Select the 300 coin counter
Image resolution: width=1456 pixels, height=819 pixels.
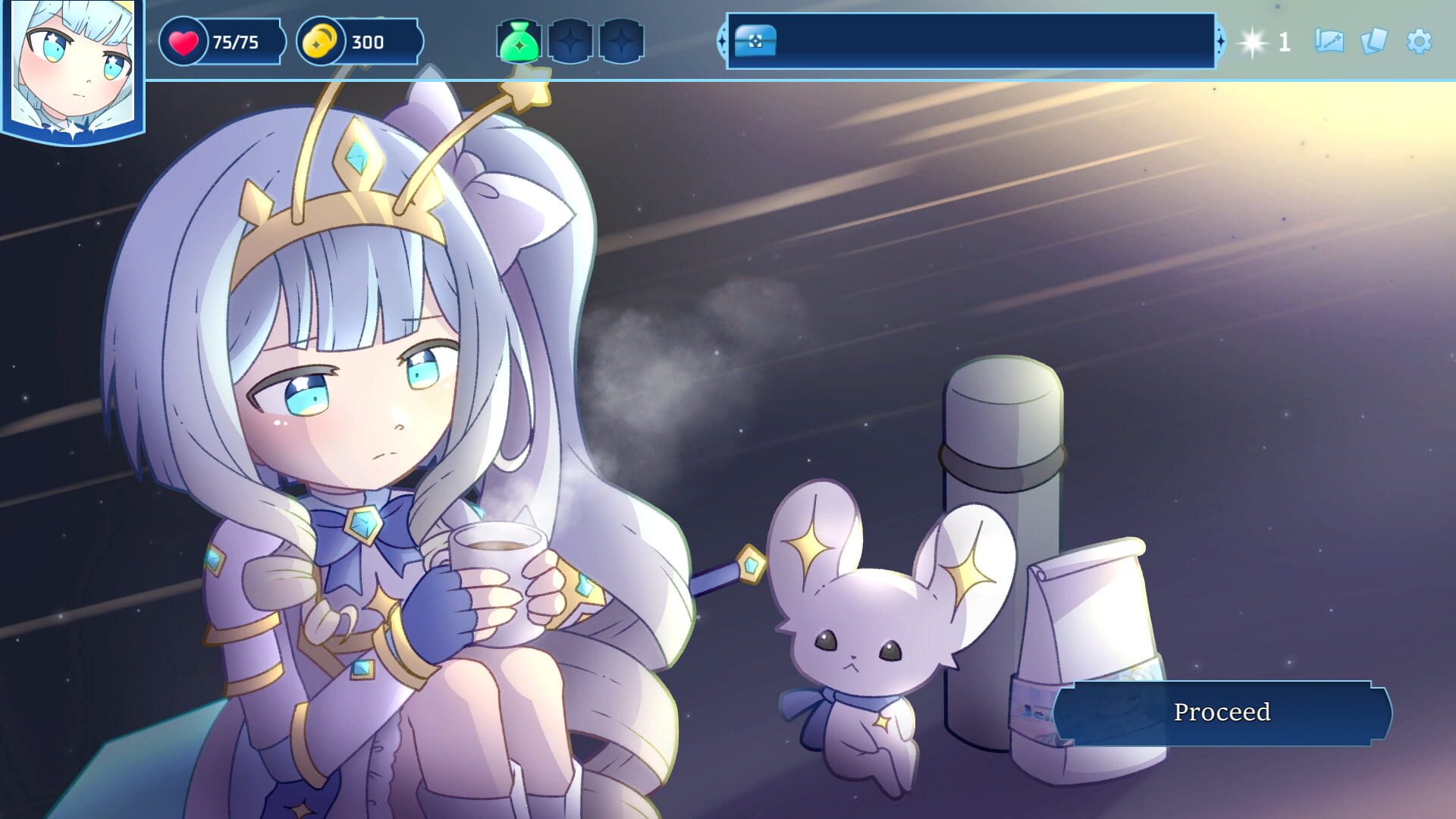pos(369,42)
